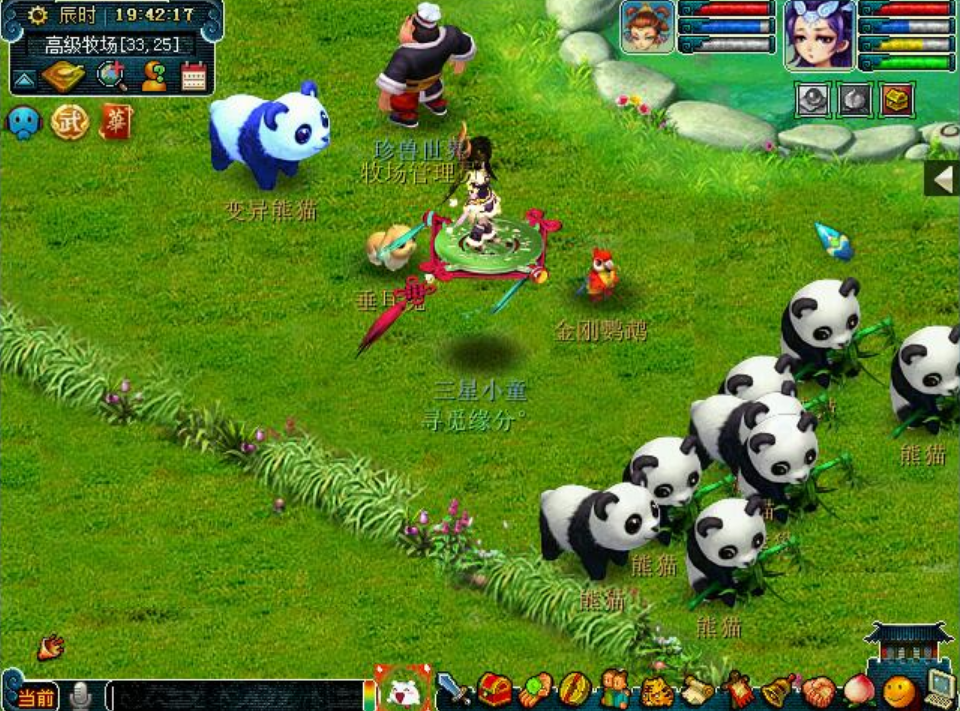960x711 pixels.
Task: Open the world map magnifier icon
Action: (110, 75)
